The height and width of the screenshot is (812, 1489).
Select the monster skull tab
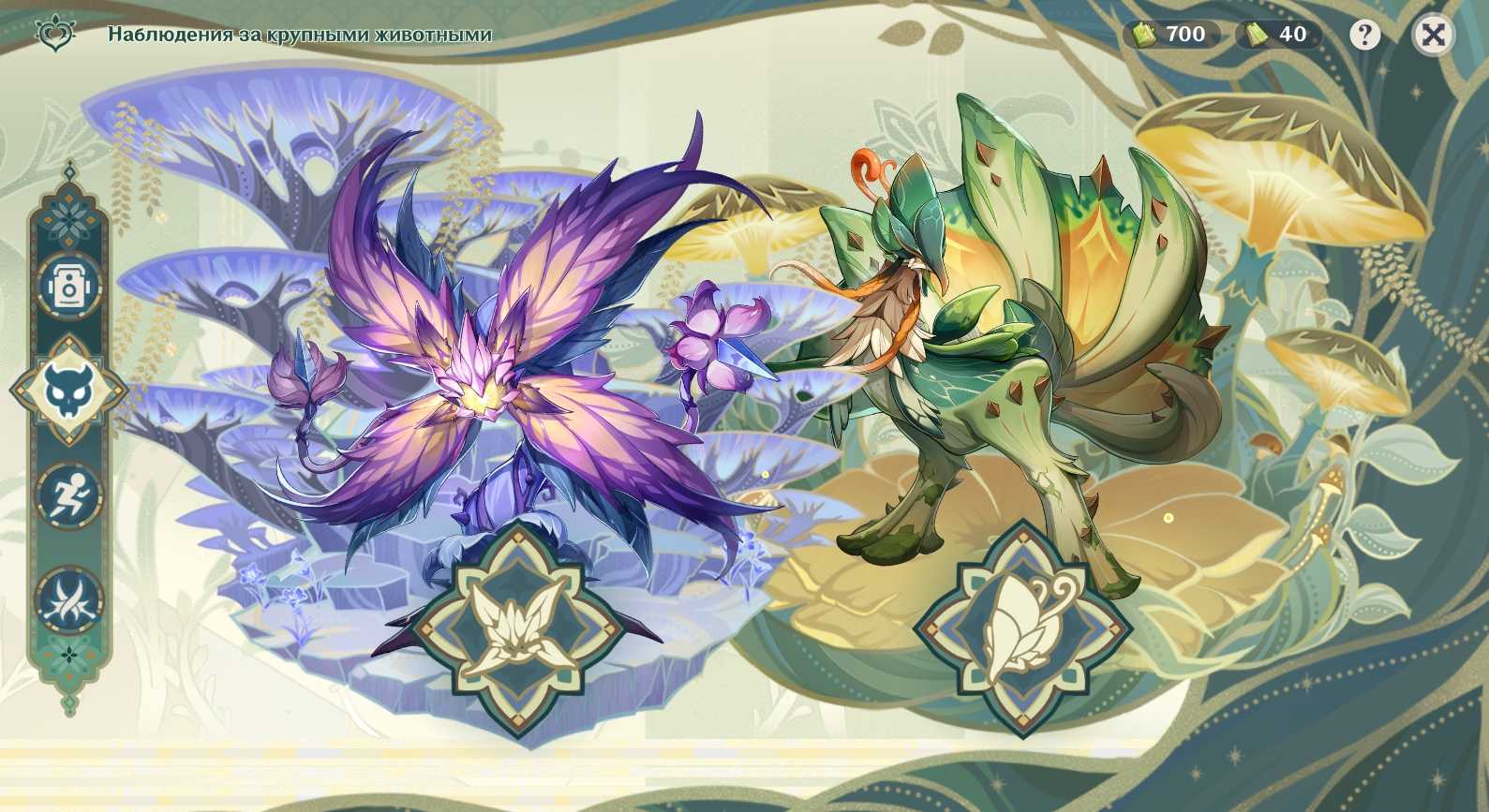coord(68,390)
